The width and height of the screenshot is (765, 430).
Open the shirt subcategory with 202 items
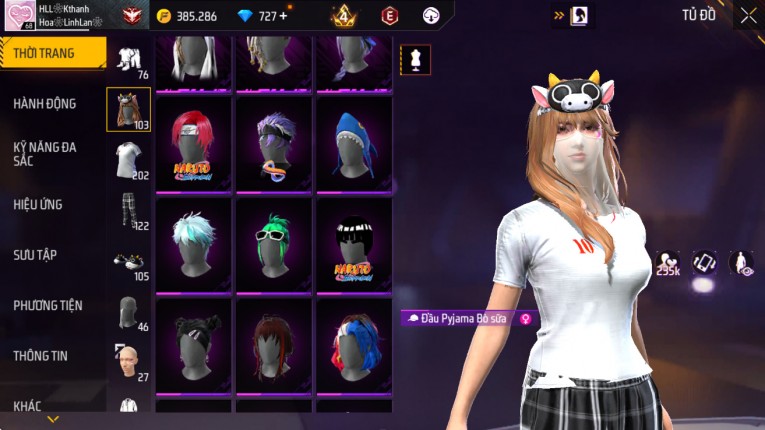[x=128, y=159]
